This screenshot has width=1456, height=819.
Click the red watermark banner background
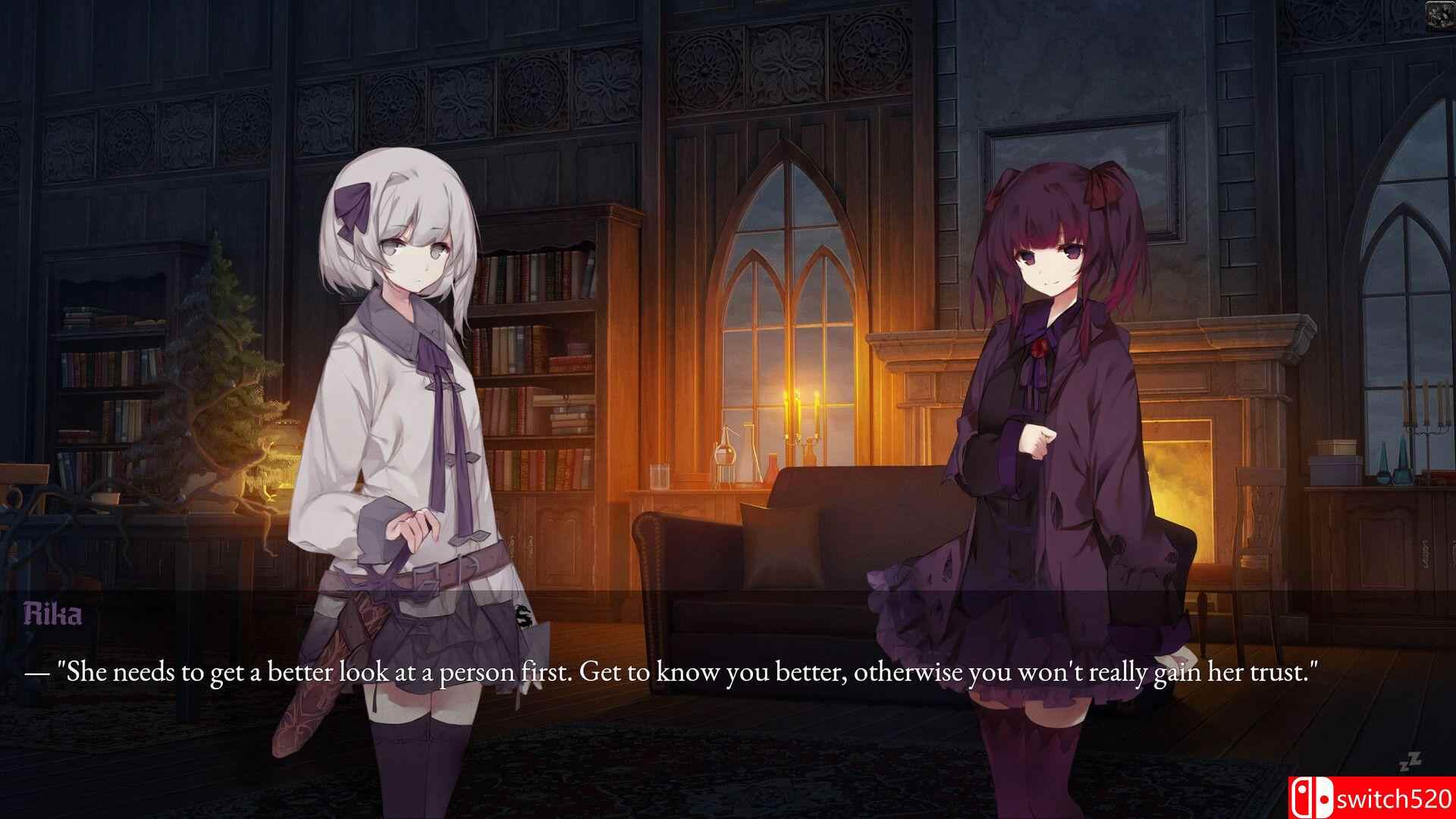[1373, 797]
